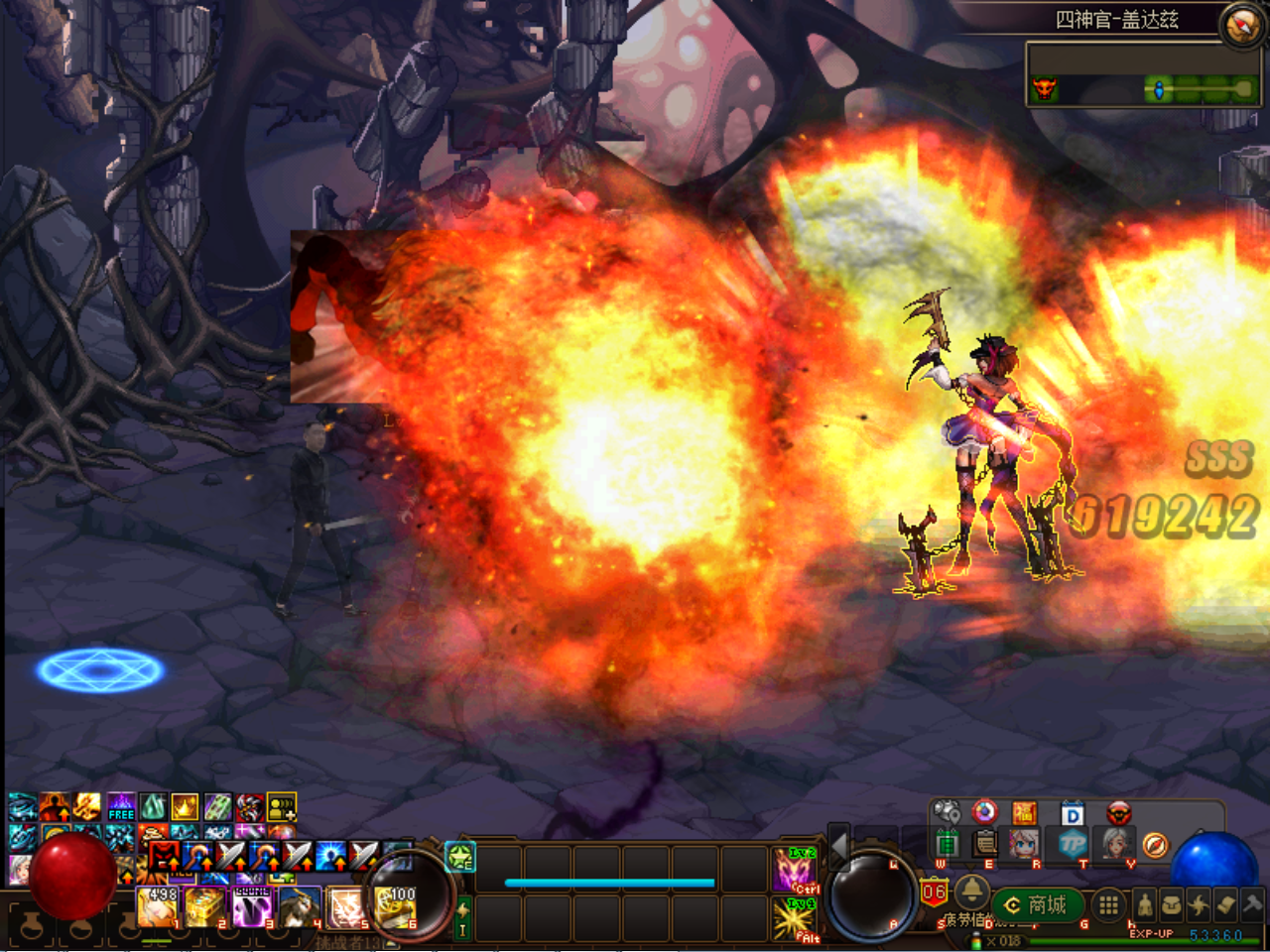Screen dimensions: 1270x952
Task: Click the compass button beside the dungeon name
Action: 1241,25
